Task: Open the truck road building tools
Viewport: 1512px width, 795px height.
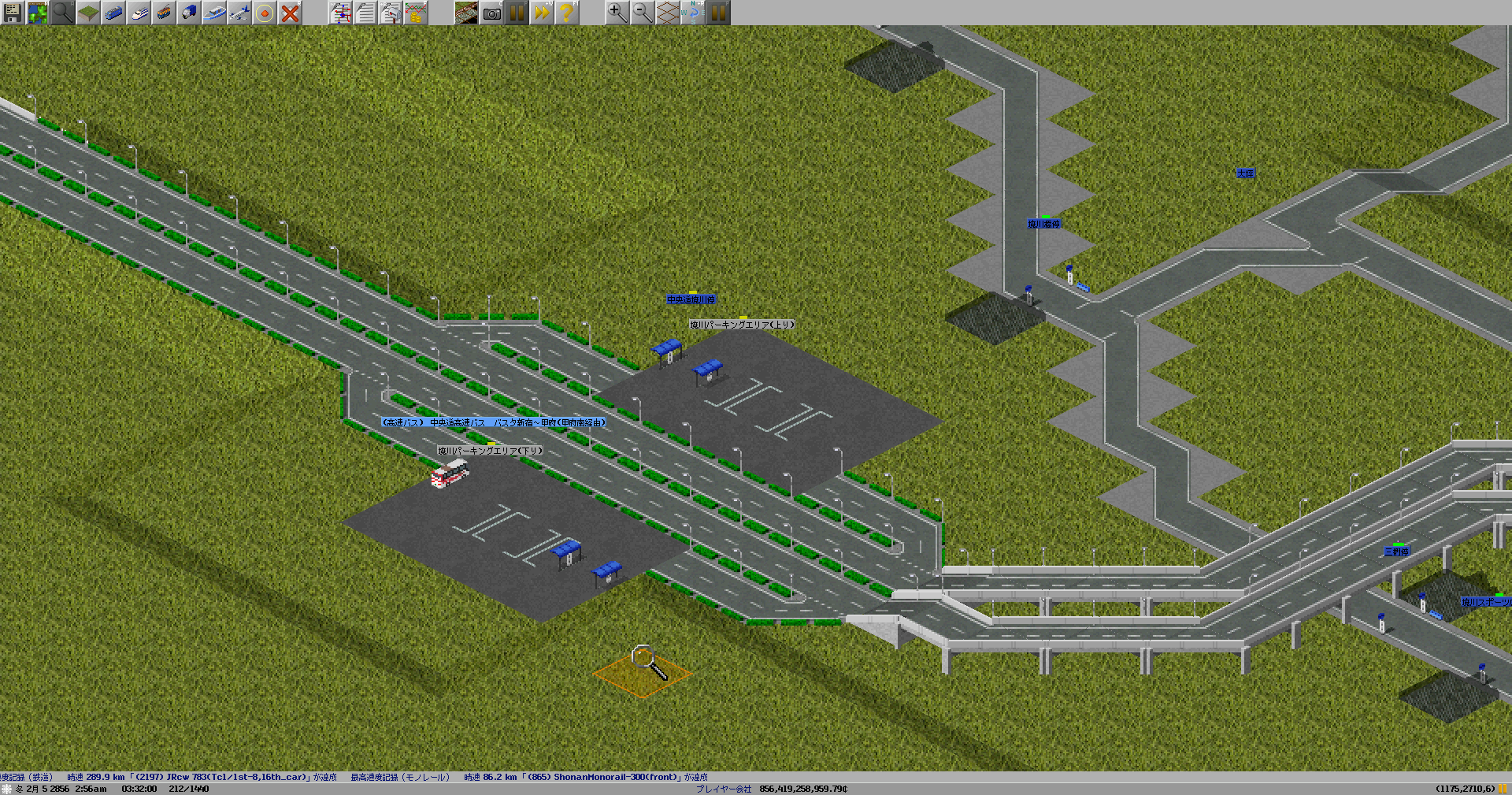Action: tap(188, 13)
